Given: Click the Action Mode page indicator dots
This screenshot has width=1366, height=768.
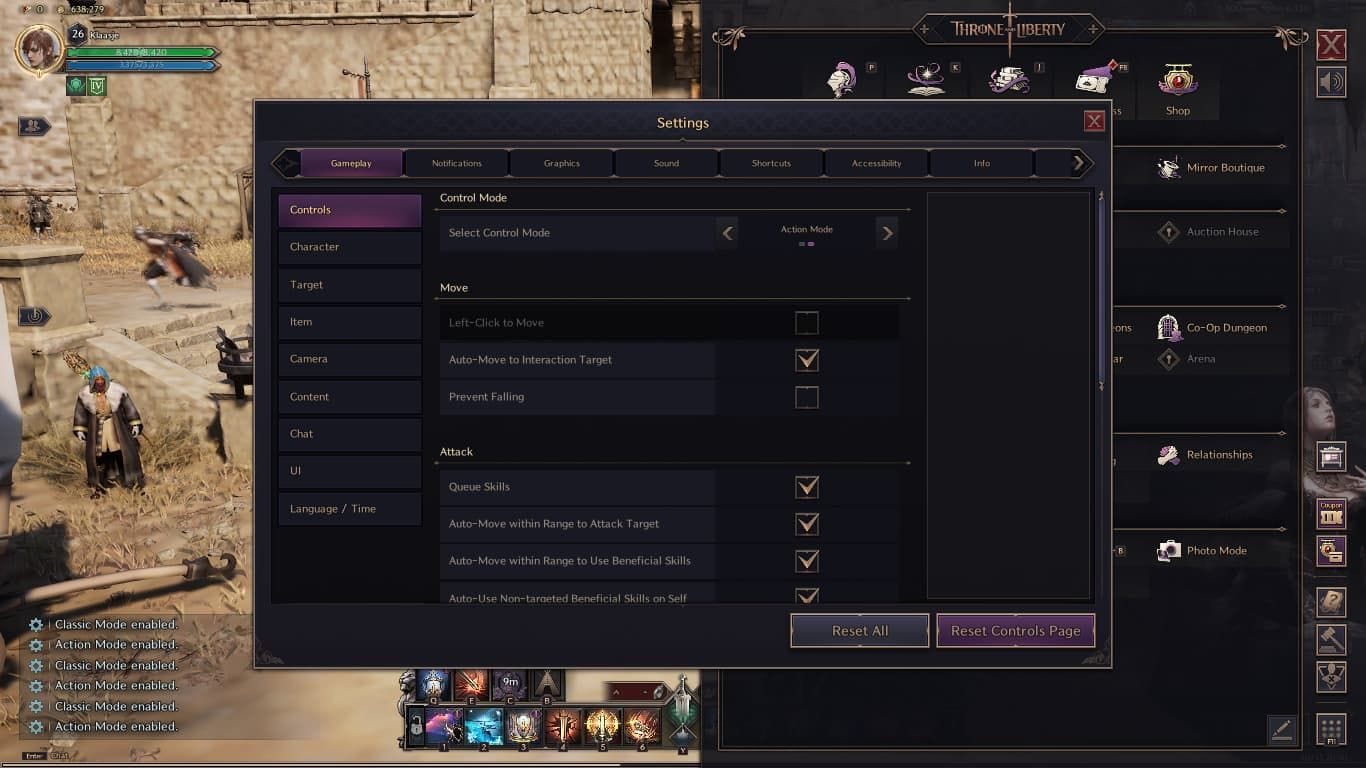Looking at the screenshot, I should tap(806, 243).
